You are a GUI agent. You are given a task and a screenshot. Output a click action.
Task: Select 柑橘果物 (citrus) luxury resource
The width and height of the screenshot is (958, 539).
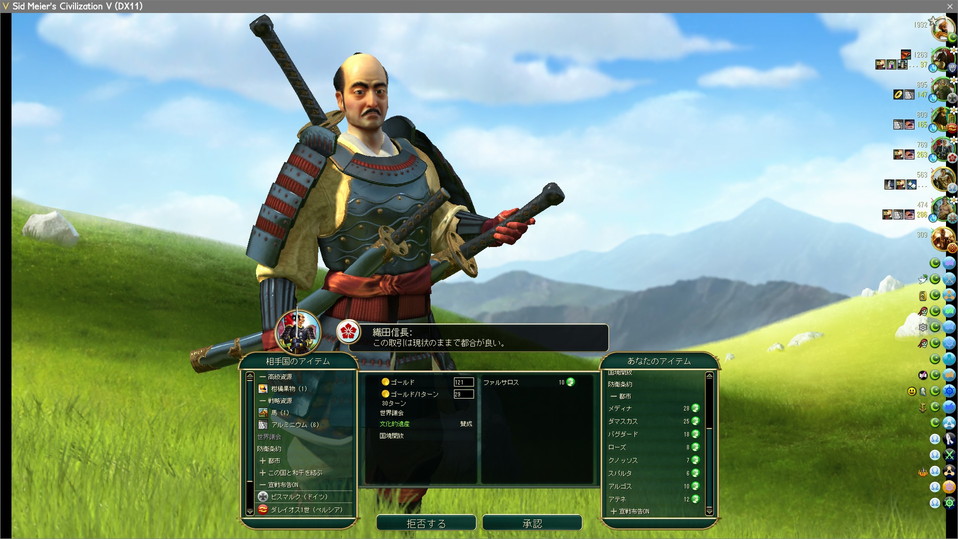(x=289, y=388)
